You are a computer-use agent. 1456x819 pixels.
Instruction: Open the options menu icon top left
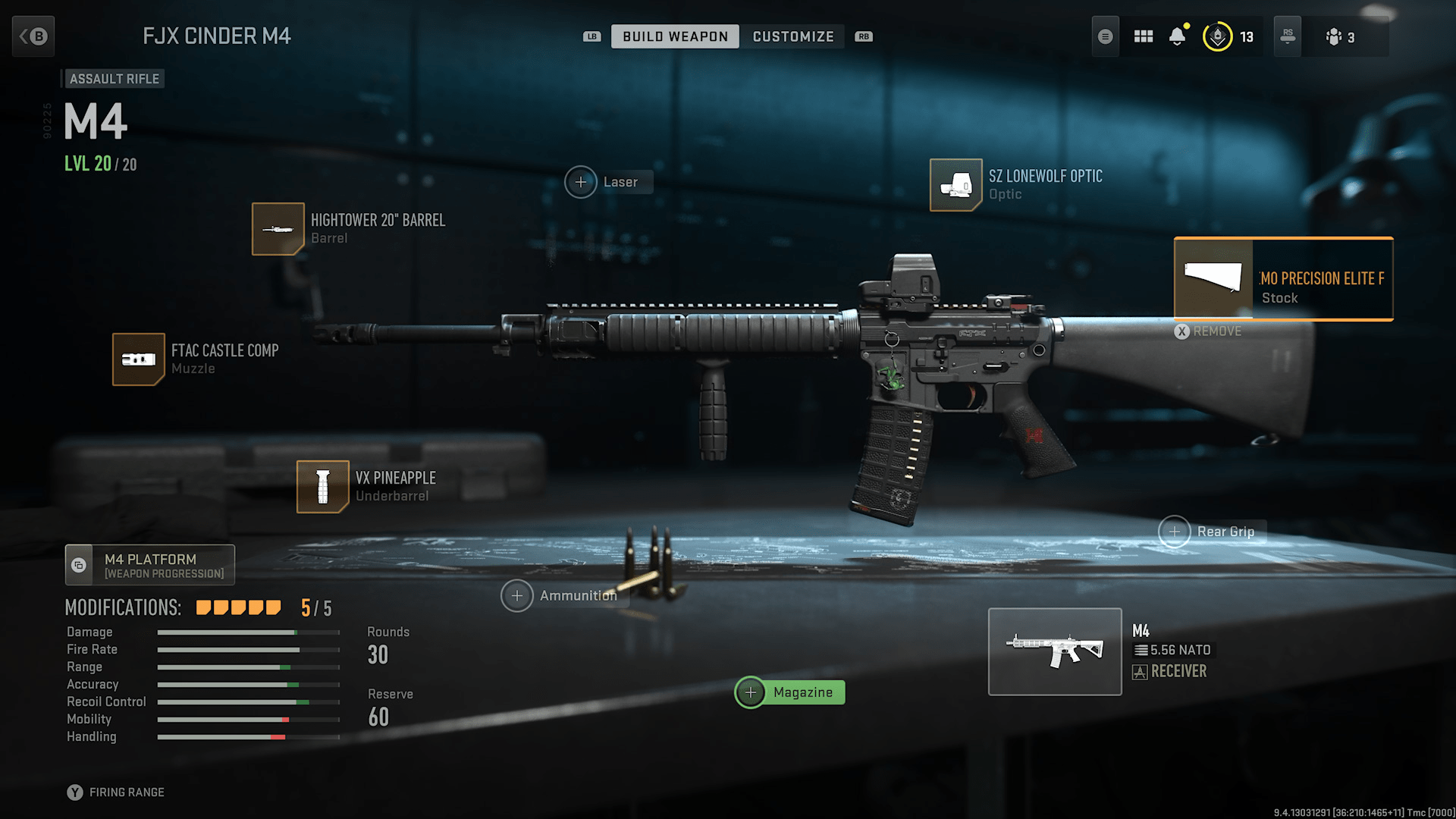pyautogui.click(x=1105, y=36)
